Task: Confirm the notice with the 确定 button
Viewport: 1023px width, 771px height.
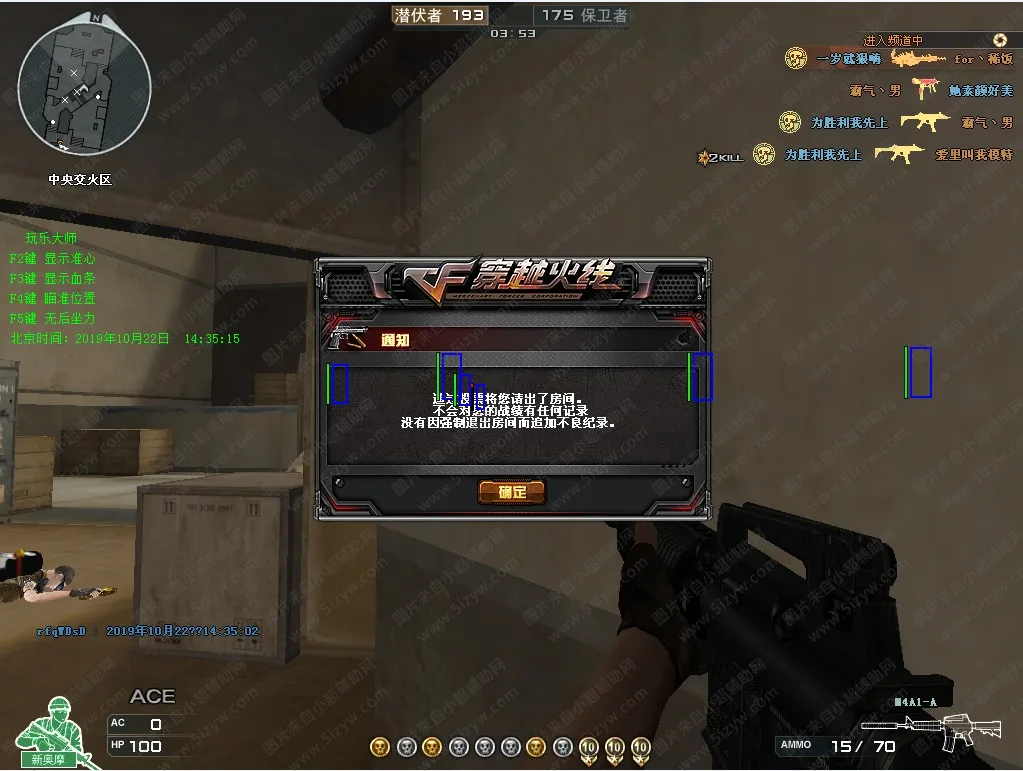Action: [x=510, y=491]
